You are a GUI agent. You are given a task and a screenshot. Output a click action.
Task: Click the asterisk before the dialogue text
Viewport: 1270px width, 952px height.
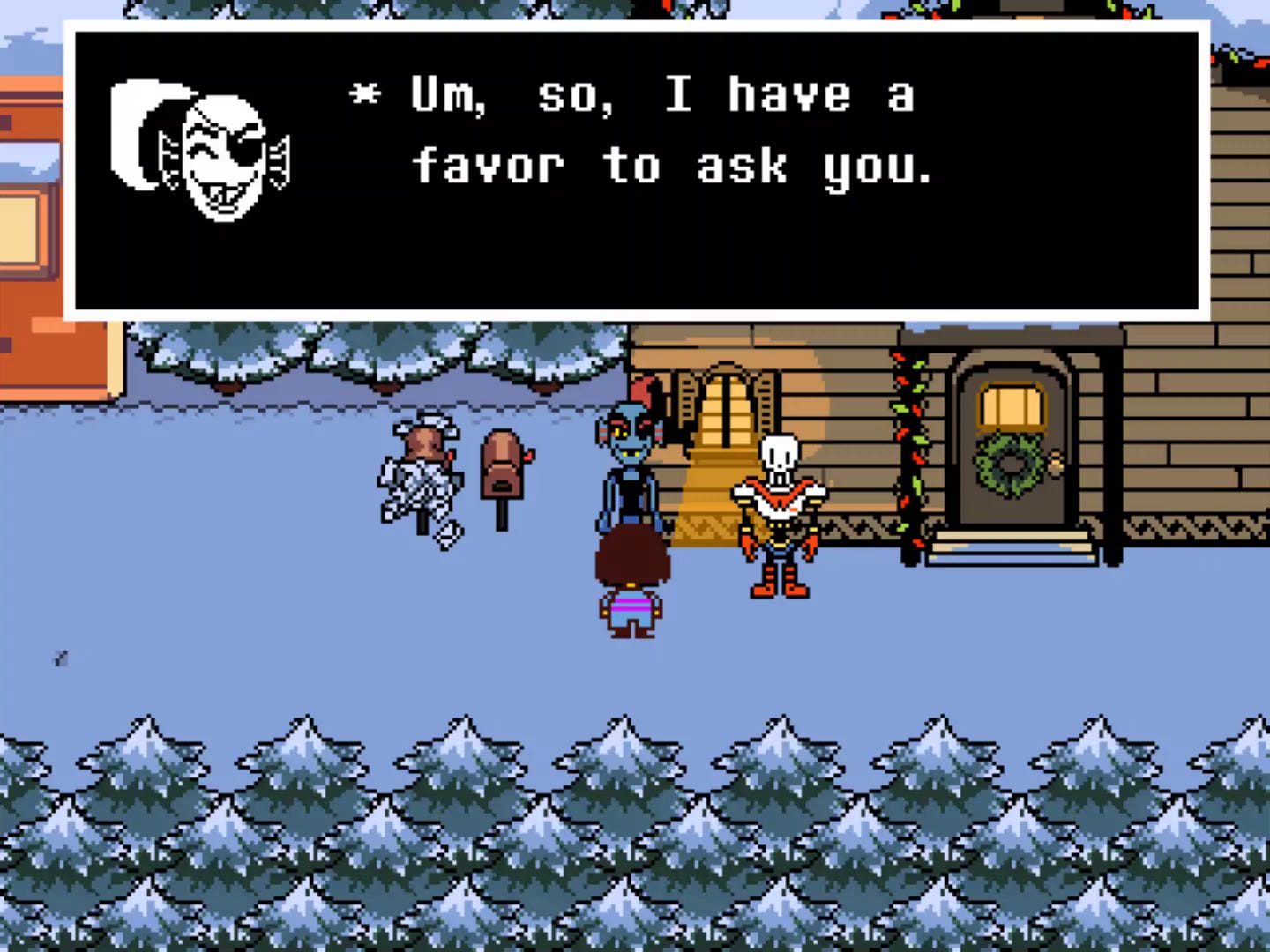[x=365, y=93]
